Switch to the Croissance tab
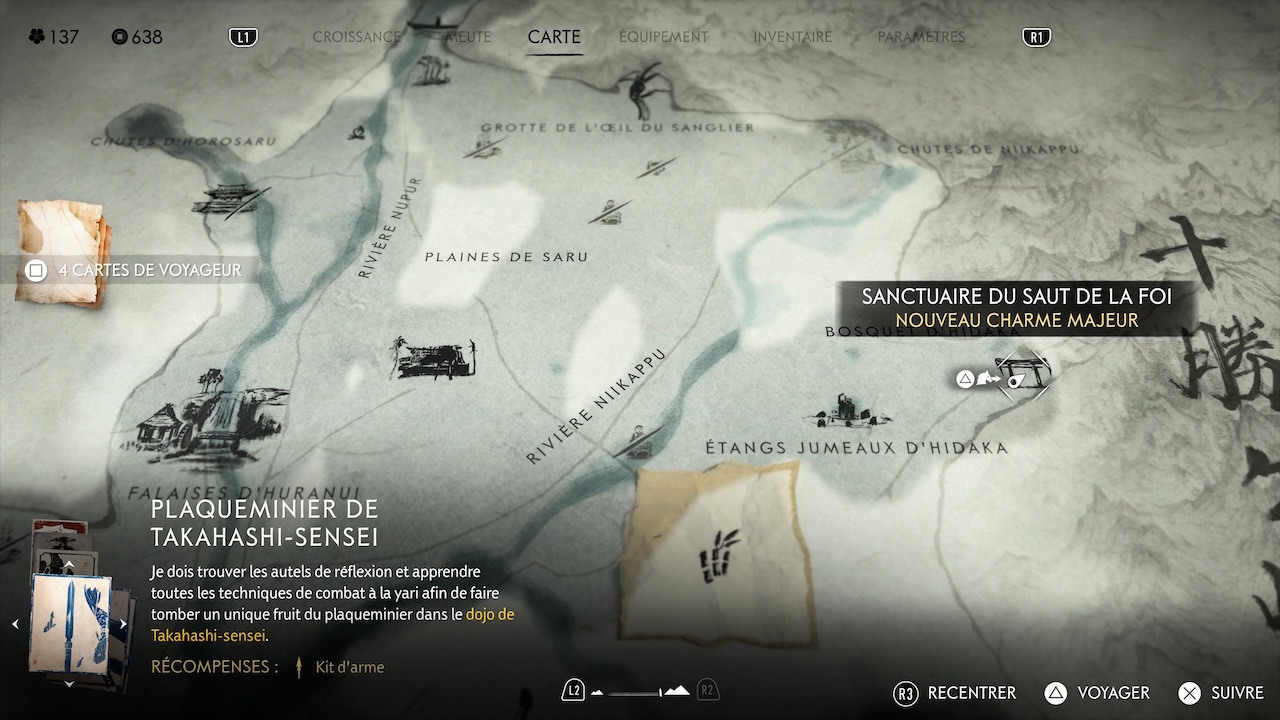Screen dimensions: 1280x720 coord(356,37)
